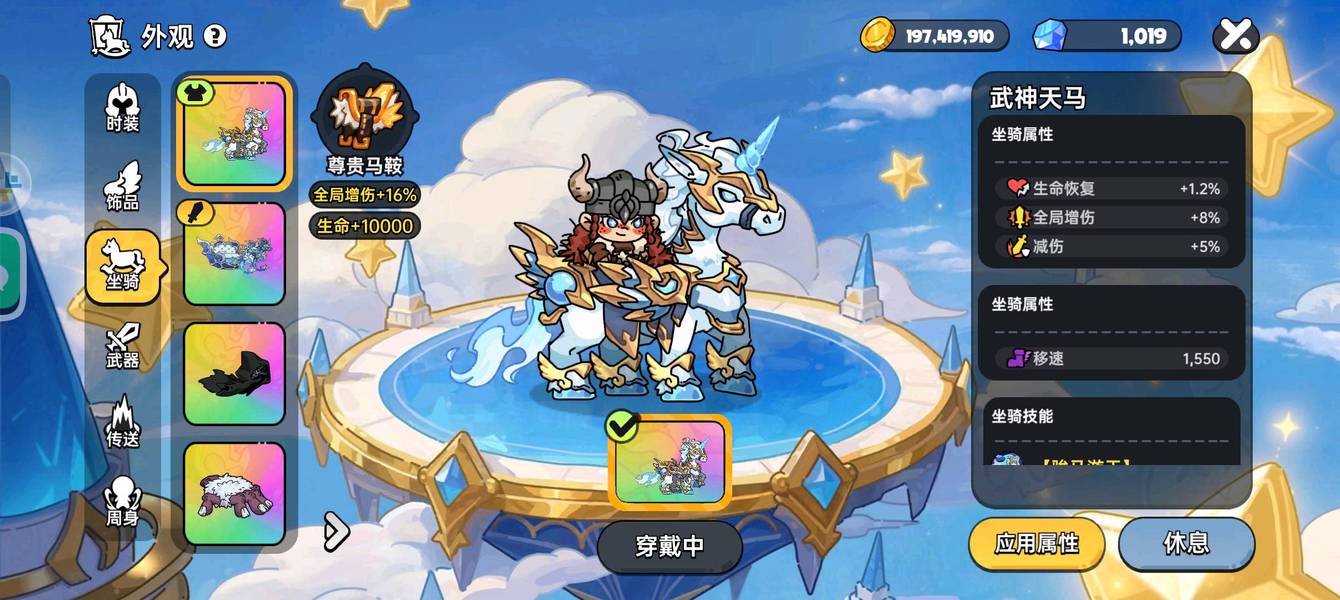Select the checked equipped mount preview tile
Screen dimensions: 1340x600
pyautogui.click(x=670, y=462)
